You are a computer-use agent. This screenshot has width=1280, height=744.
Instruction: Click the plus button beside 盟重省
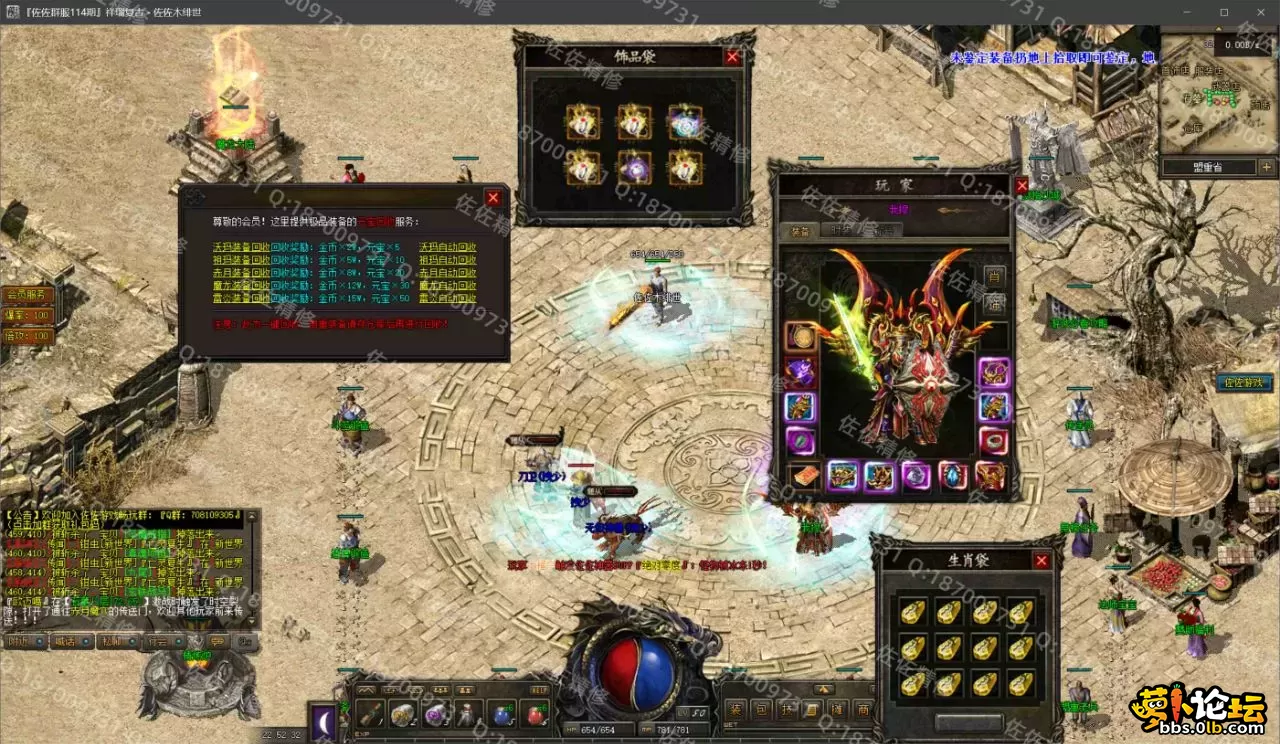tap(1266, 167)
